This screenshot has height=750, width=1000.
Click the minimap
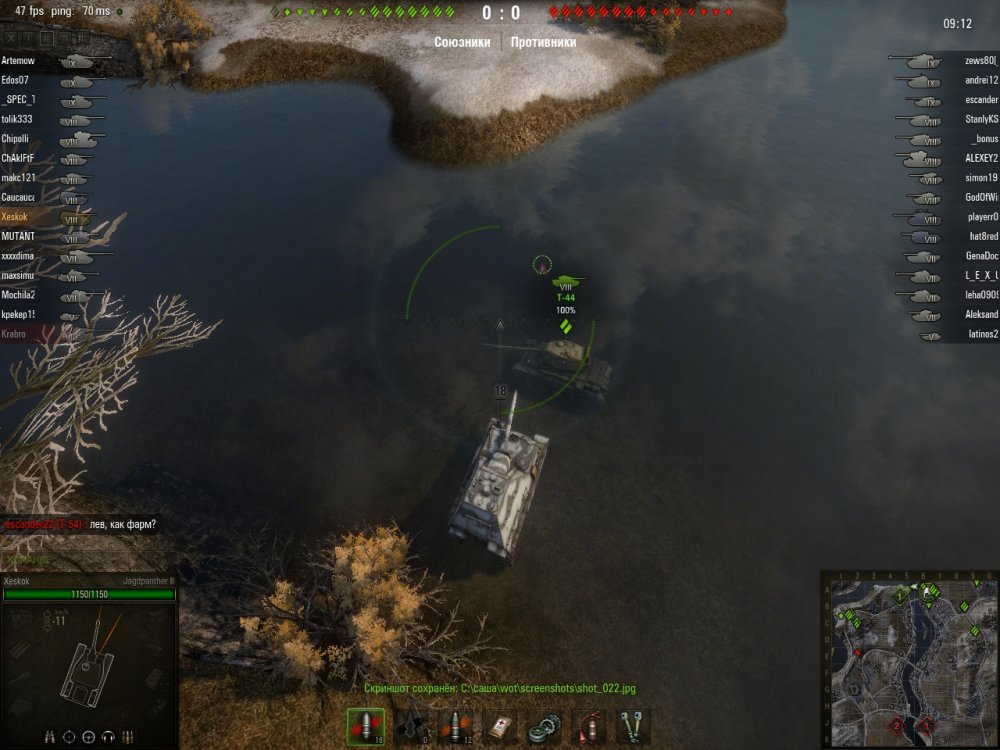click(909, 660)
